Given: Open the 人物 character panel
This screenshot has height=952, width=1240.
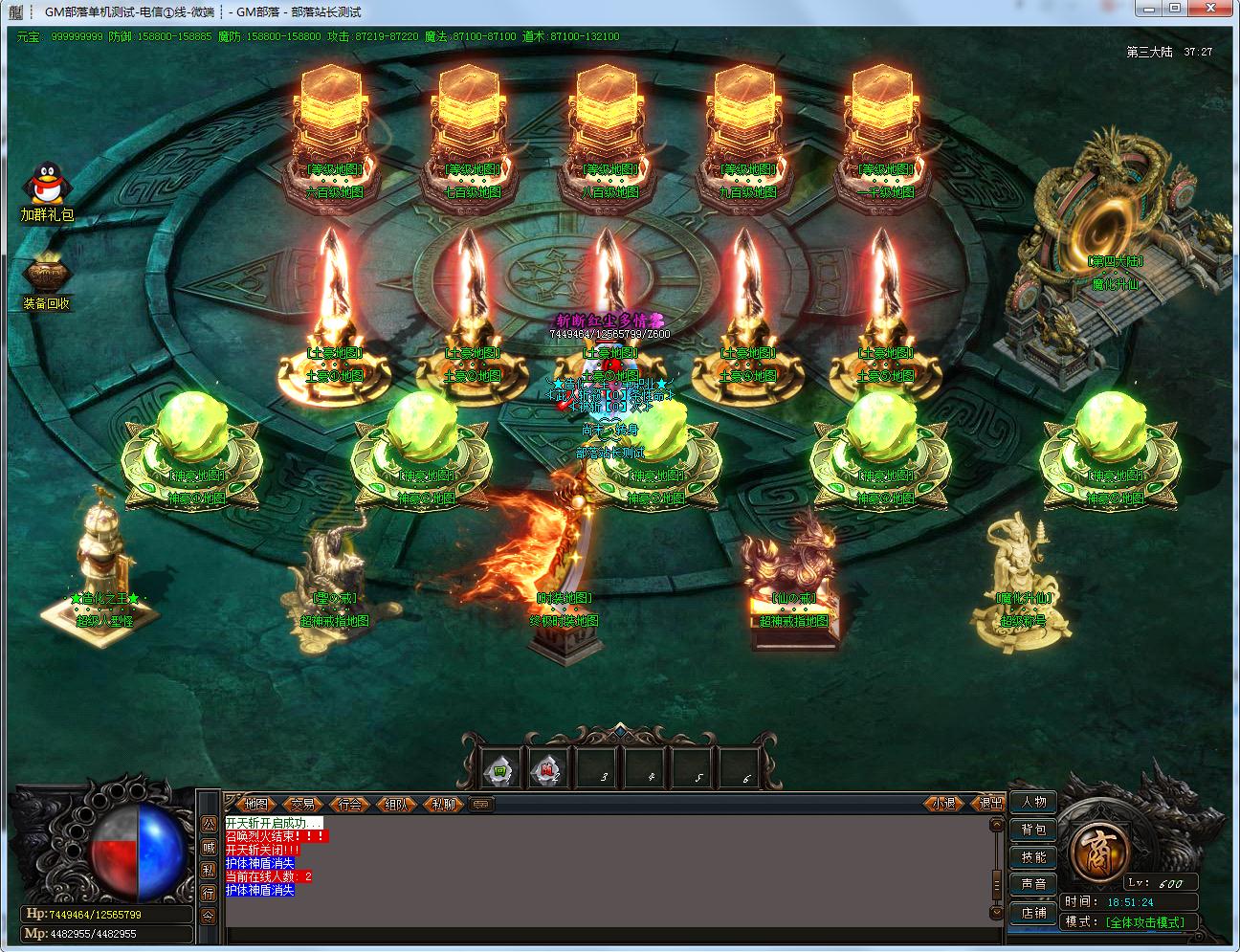Looking at the screenshot, I should point(1033,802).
